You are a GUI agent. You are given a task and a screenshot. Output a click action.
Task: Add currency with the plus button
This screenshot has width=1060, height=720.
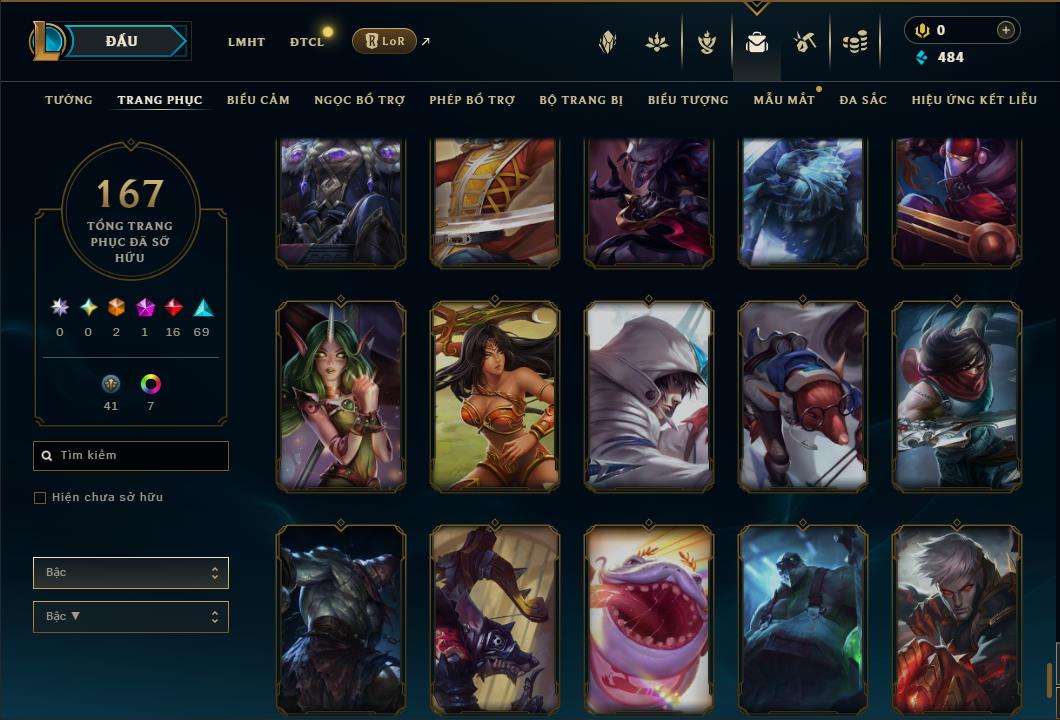pyautogui.click(x=1005, y=31)
